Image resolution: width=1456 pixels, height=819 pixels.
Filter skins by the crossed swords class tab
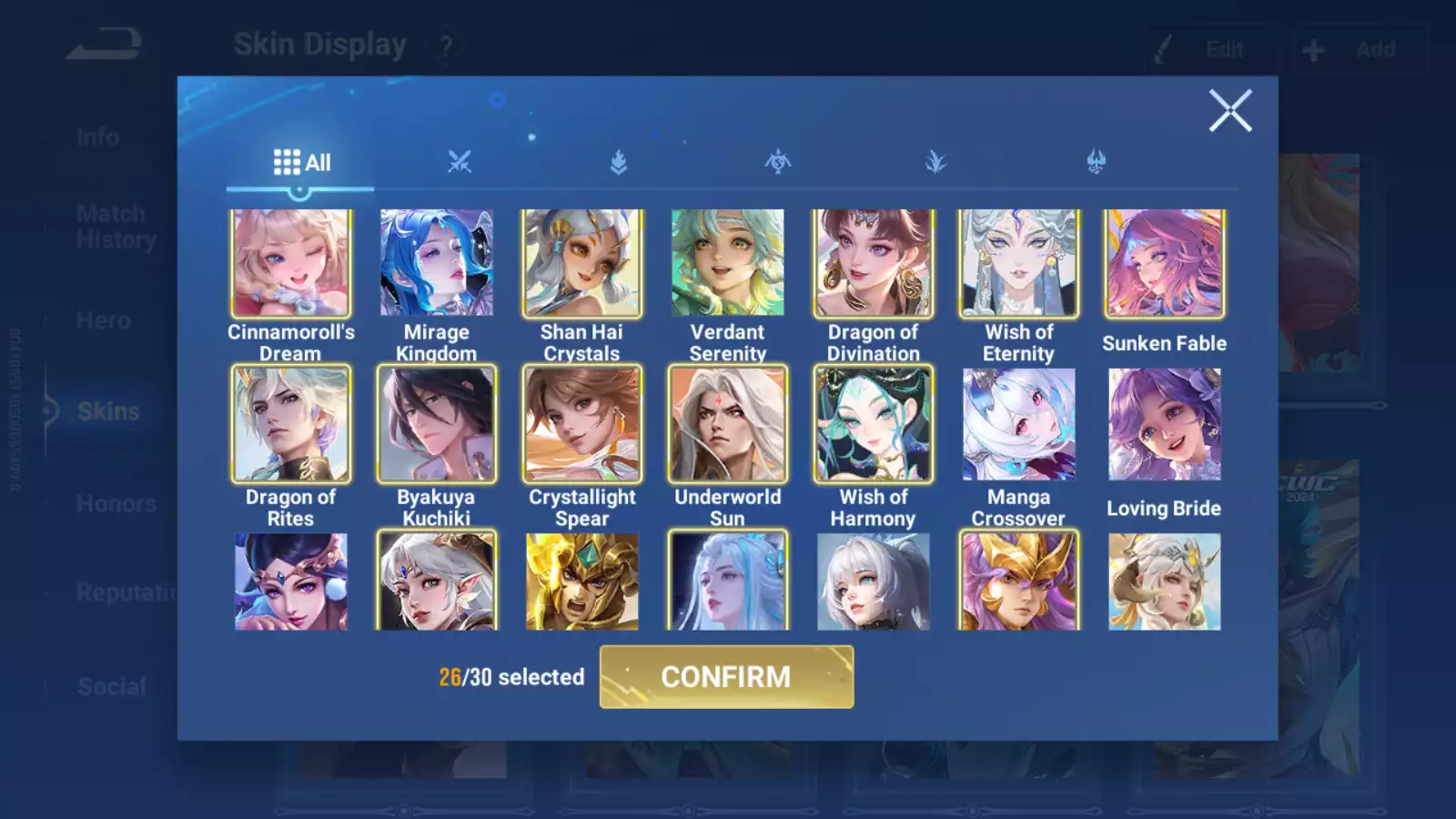point(460,163)
